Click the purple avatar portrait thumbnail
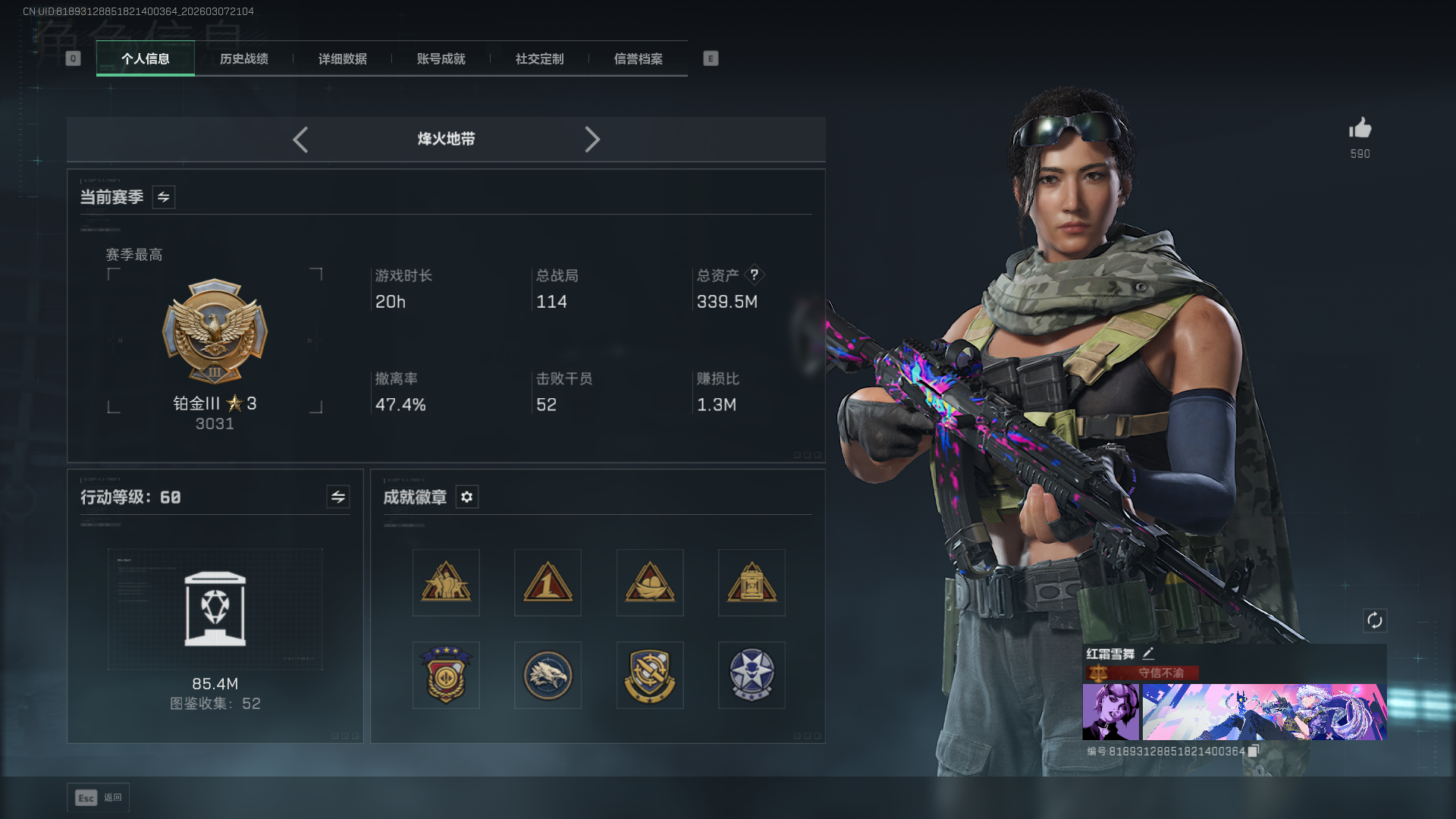Image resolution: width=1456 pixels, height=819 pixels. [1112, 712]
